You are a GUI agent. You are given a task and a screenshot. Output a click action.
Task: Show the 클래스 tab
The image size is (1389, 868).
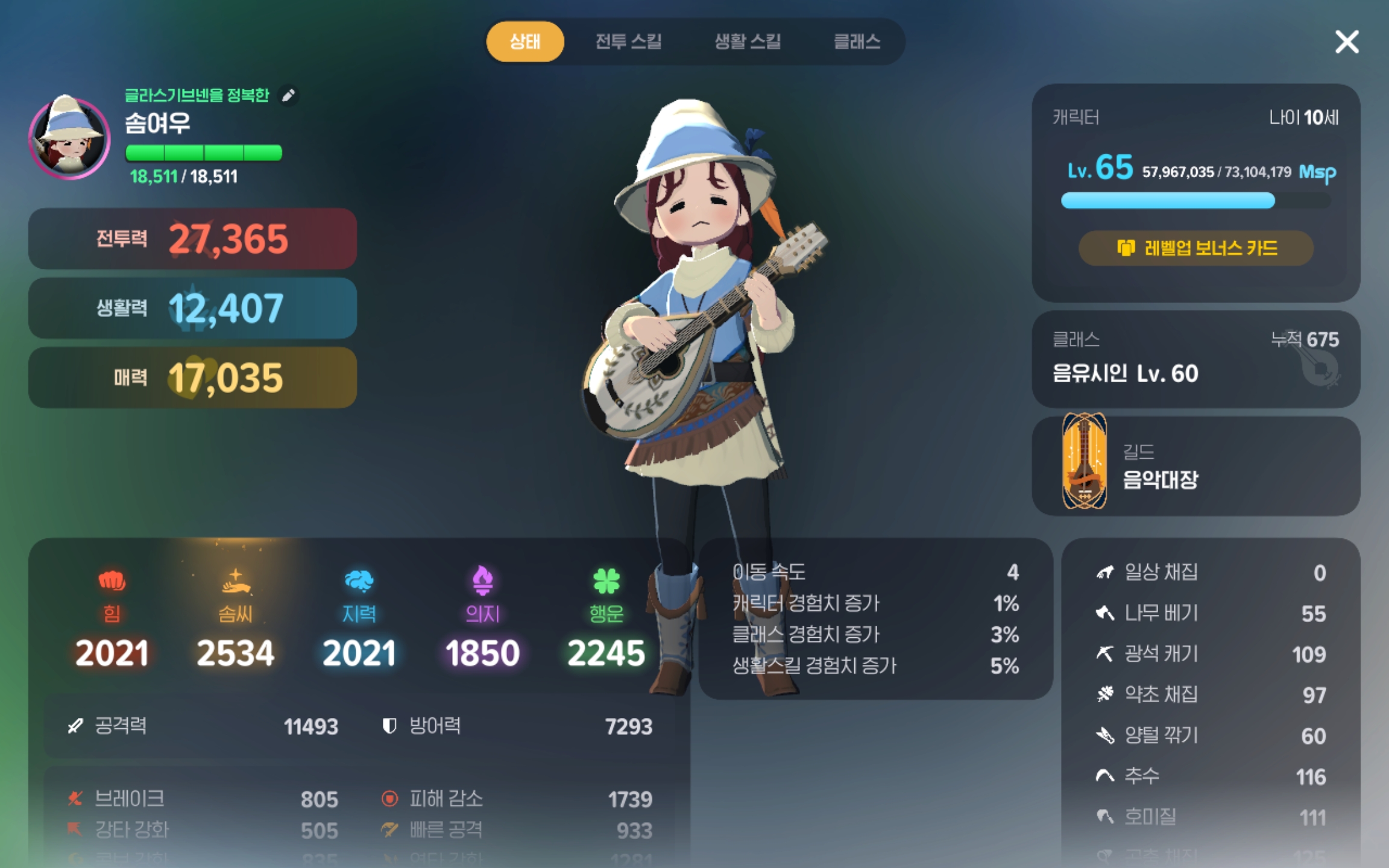(x=857, y=42)
